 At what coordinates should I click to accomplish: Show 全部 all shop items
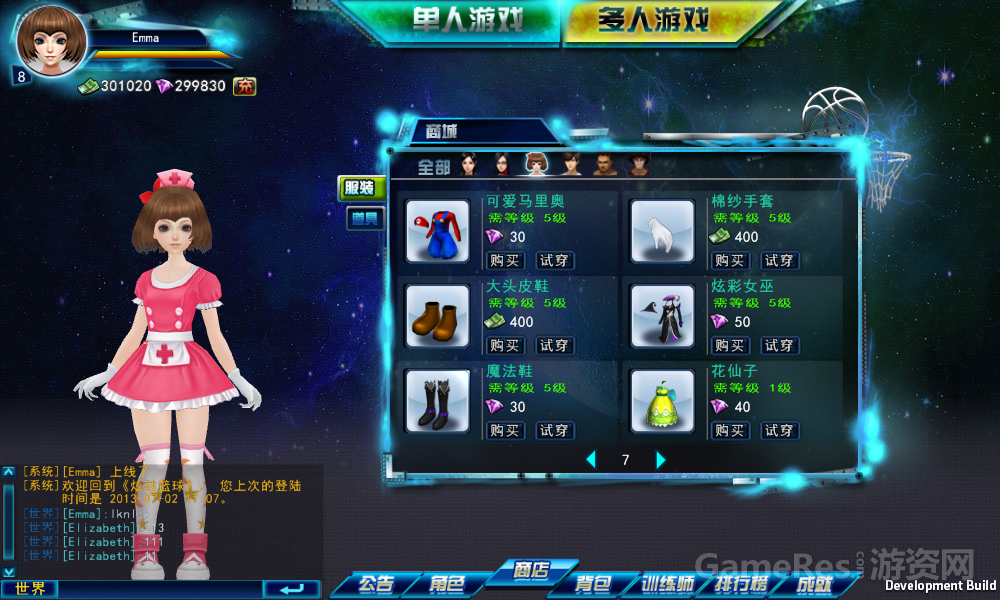tap(434, 167)
